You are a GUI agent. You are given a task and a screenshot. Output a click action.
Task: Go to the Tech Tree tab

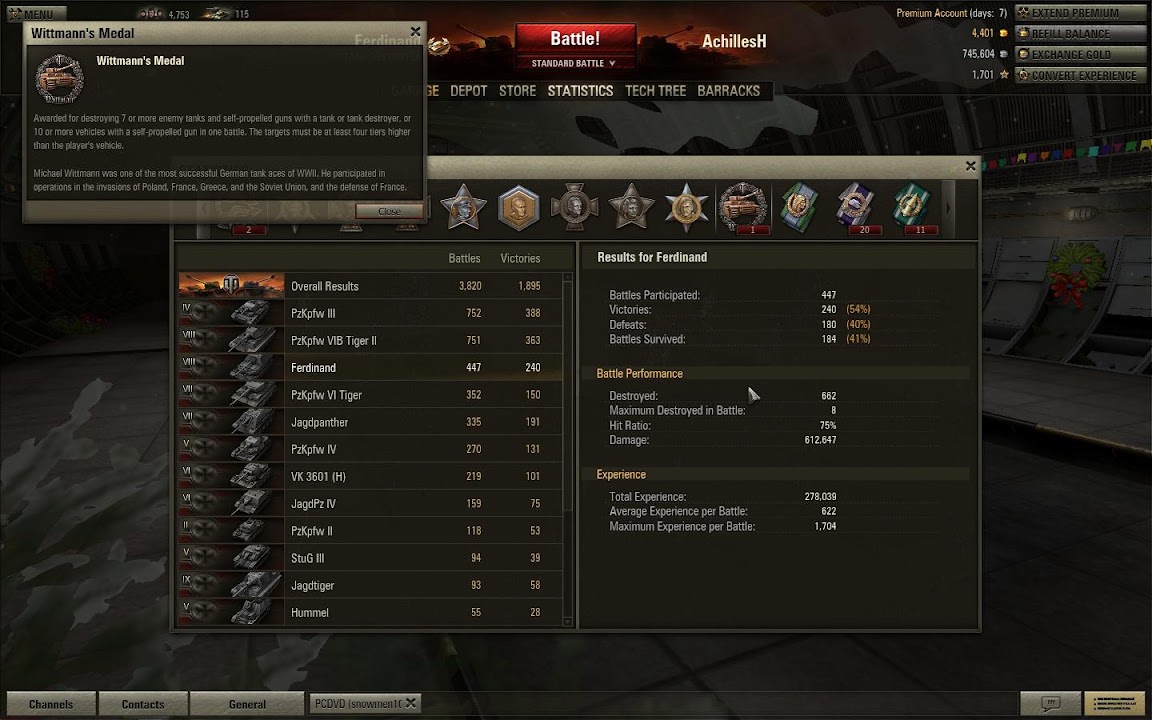[x=655, y=91]
